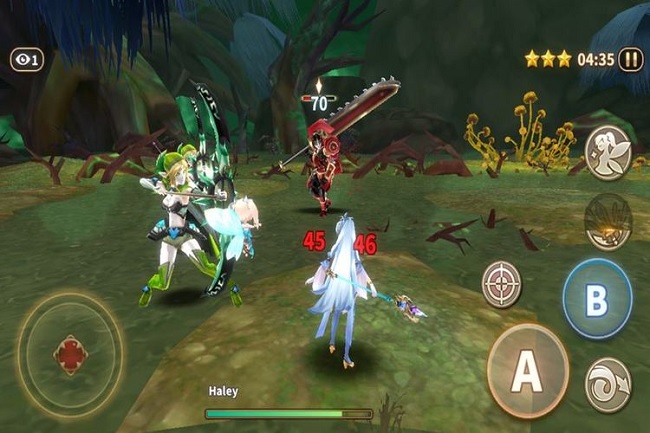Viewport: 650px width, 433px height.
Task: Tap the red virtual joystick center
Action: [70, 355]
